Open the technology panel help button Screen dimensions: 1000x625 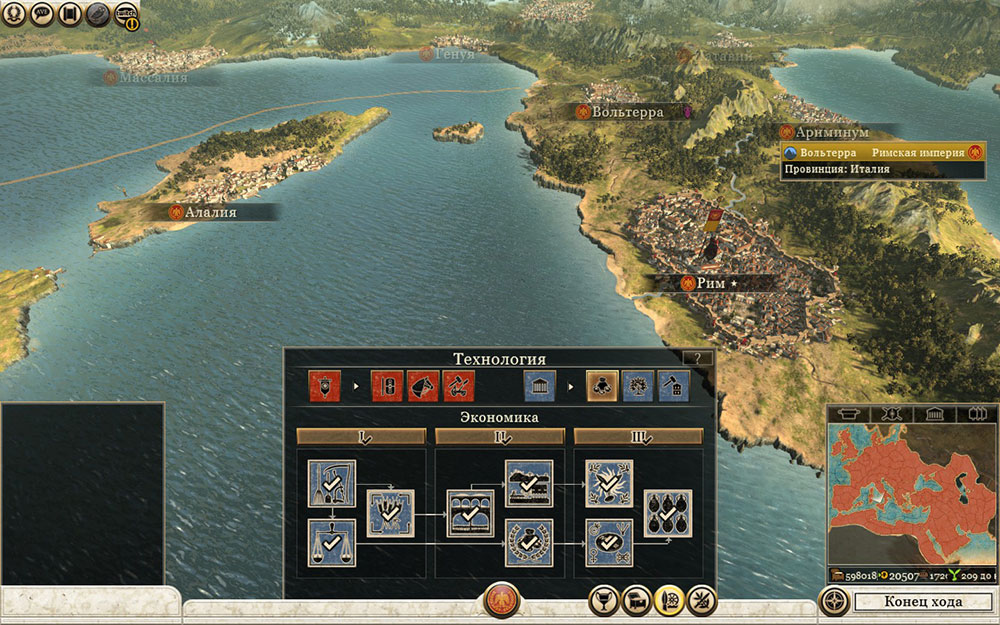pyautogui.click(x=697, y=357)
